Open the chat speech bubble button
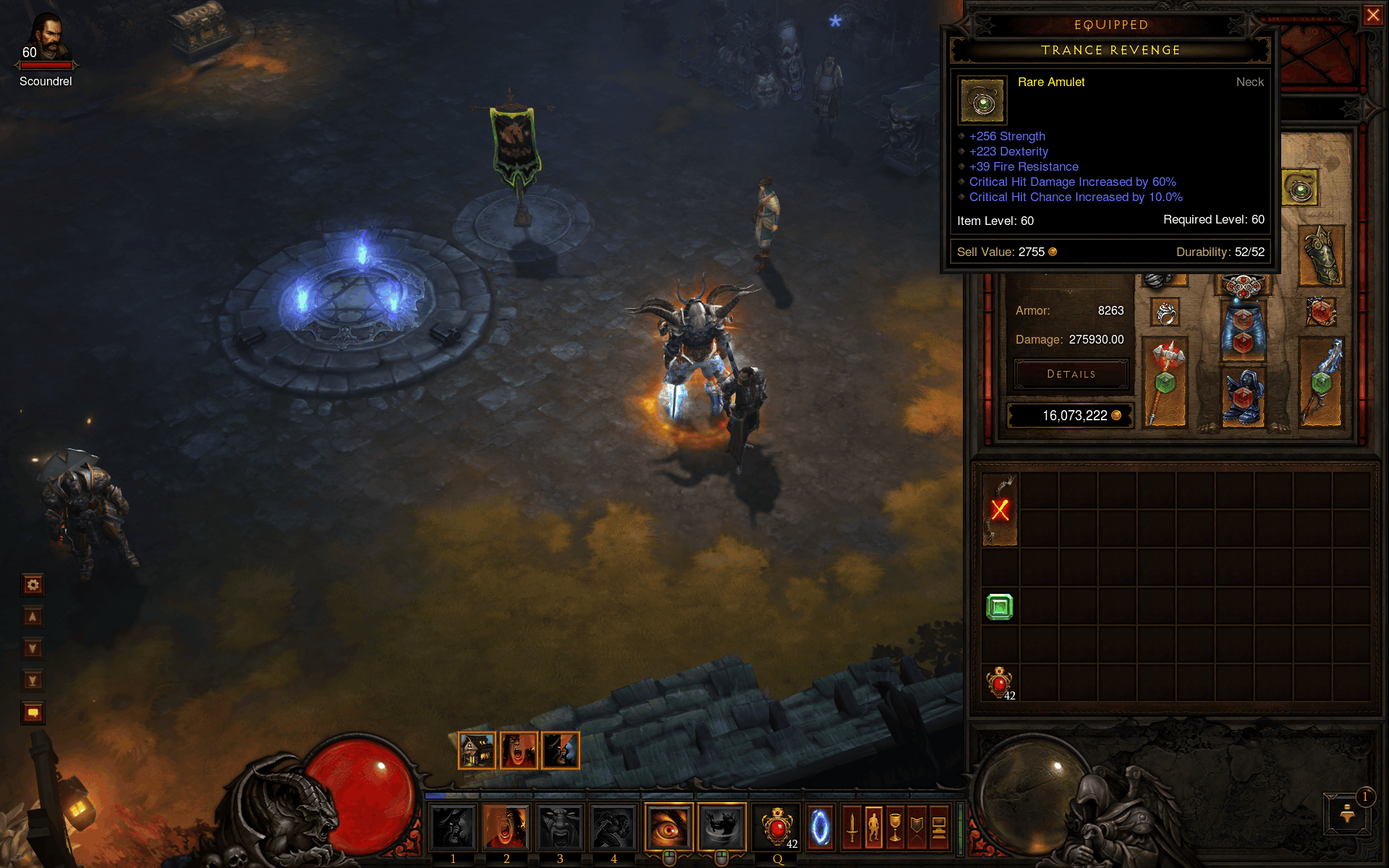The height and width of the screenshot is (868, 1389). (x=33, y=712)
